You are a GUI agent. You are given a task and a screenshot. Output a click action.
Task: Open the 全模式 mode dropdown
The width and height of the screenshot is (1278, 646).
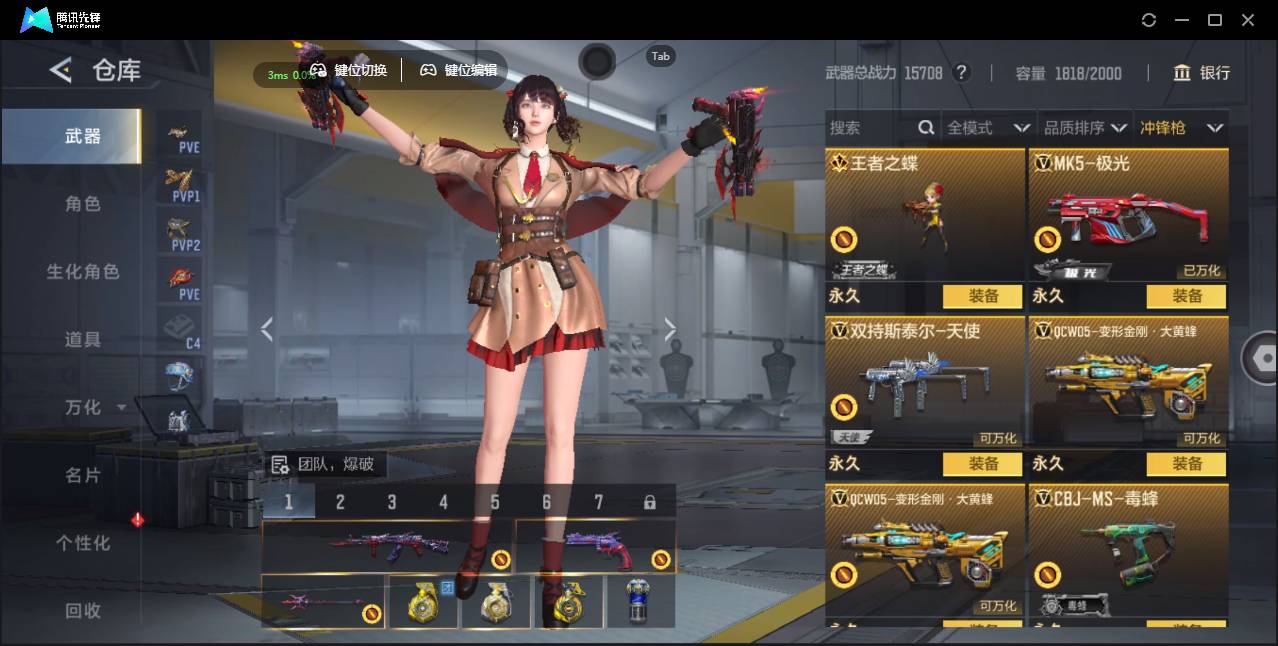point(988,128)
